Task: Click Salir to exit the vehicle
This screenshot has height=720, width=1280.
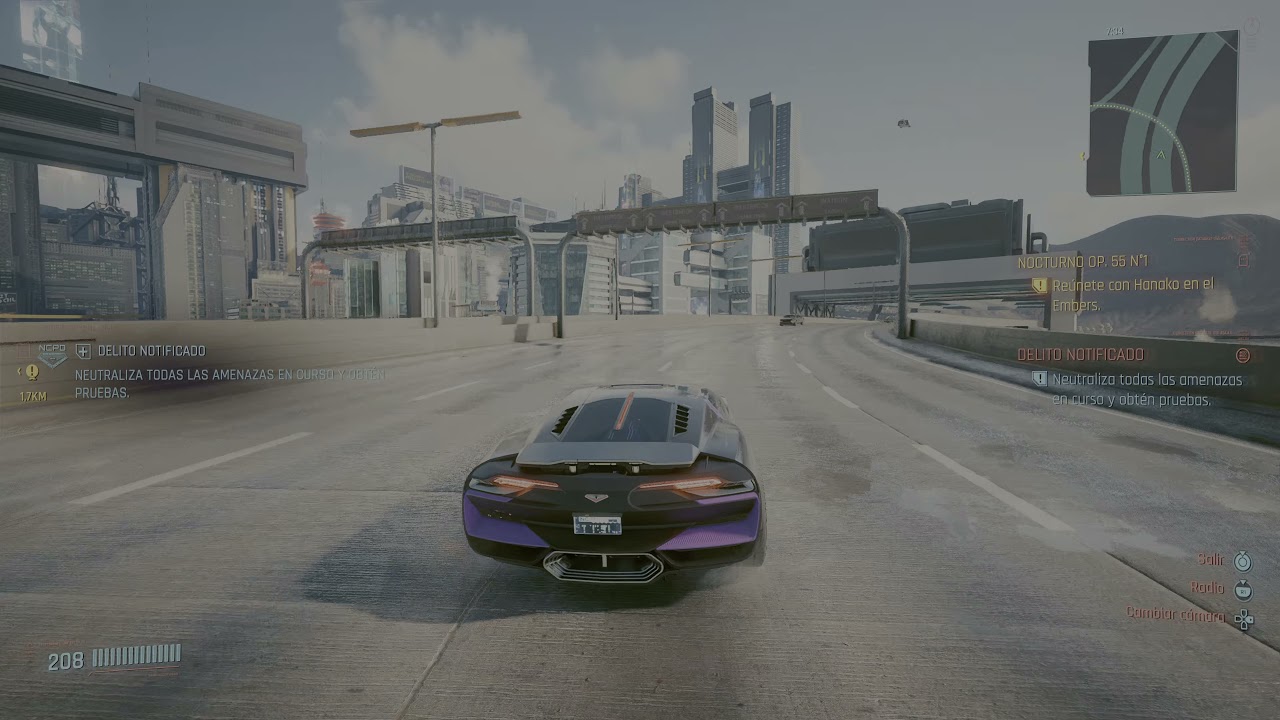Action: pos(1211,560)
